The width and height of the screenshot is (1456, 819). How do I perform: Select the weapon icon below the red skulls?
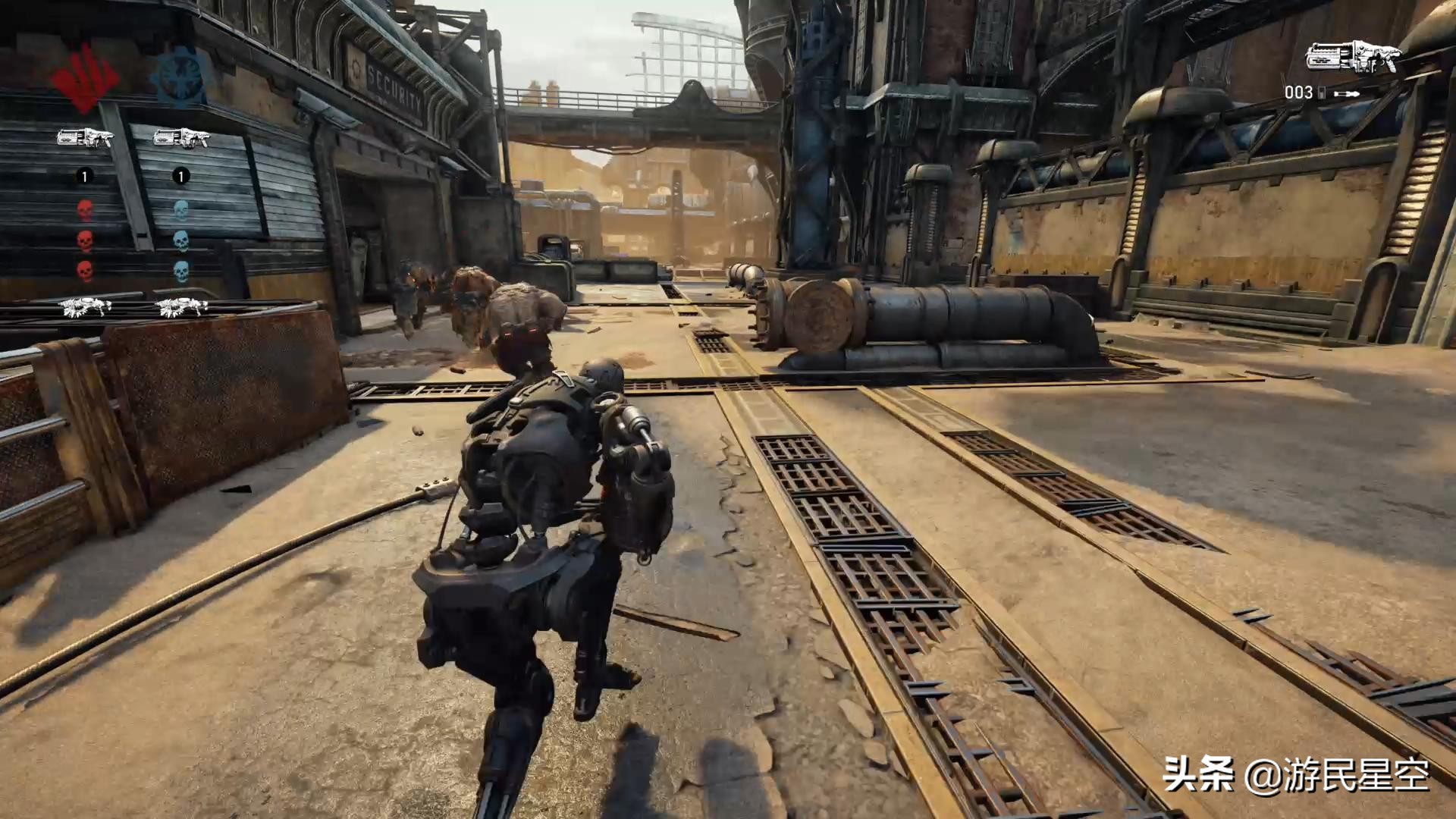click(x=85, y=306)
